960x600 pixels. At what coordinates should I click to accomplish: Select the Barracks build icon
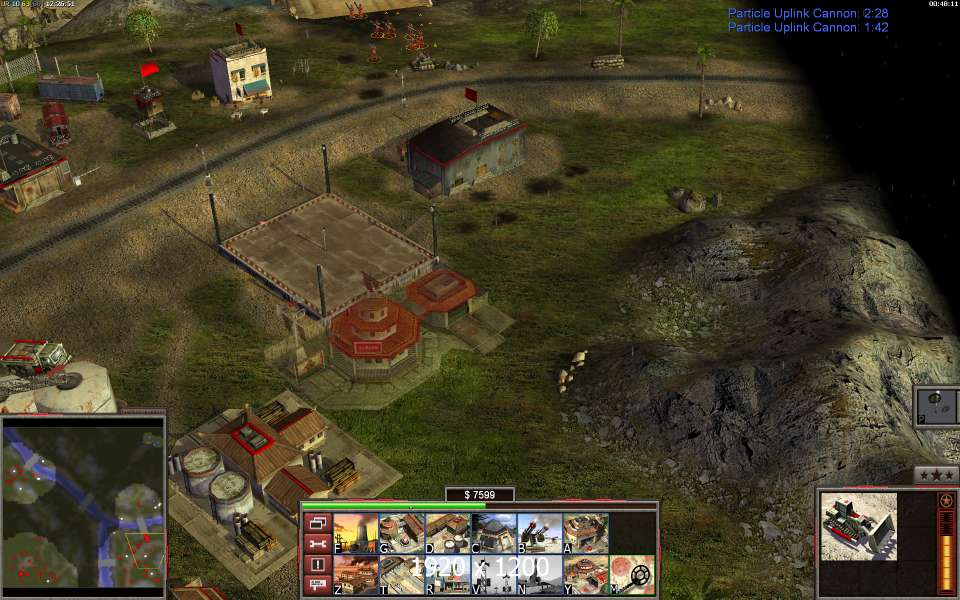pos(400,533)
